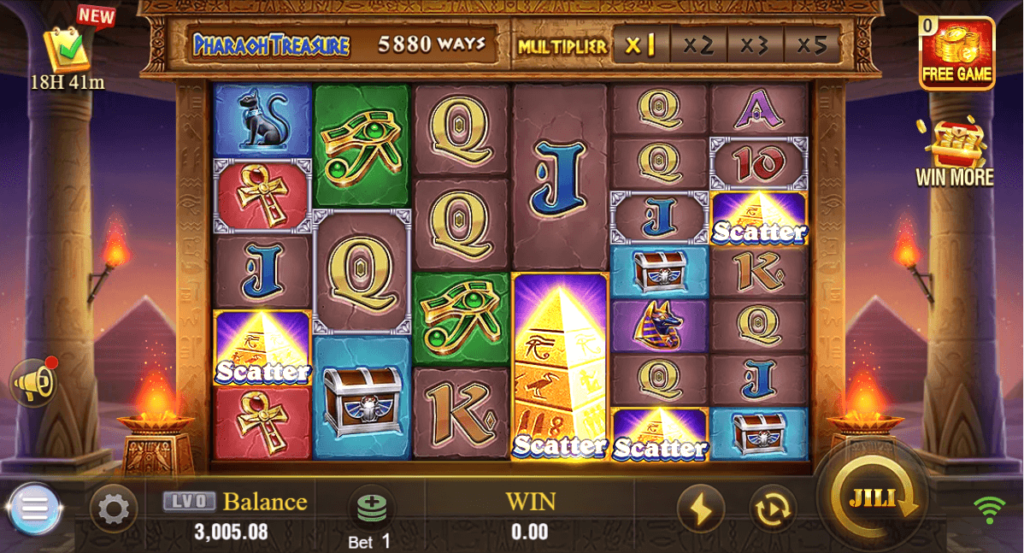Open the gear settings

coord(113,510)
